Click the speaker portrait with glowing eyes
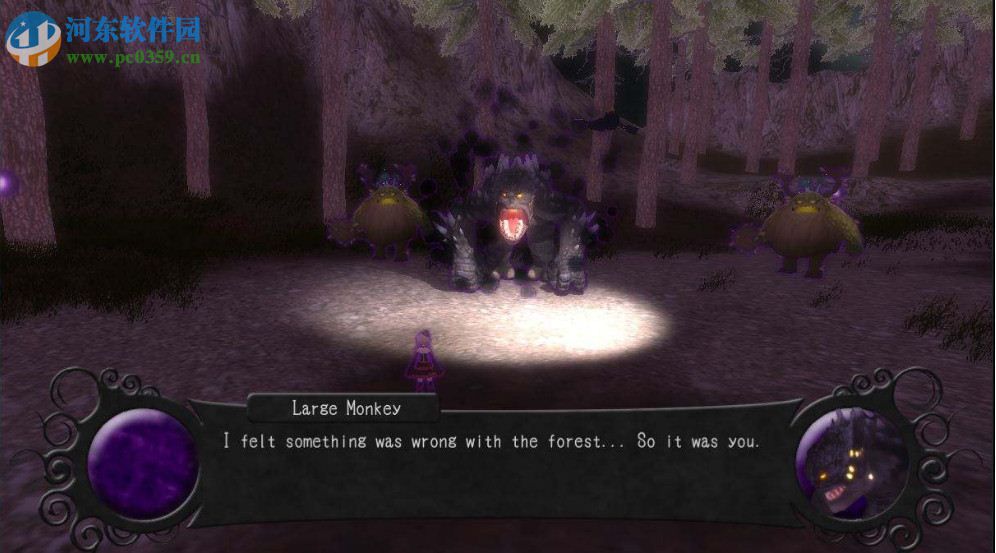The width and height of the screenshot is (996, 553). pyautogui.click(x=844, y=463)
